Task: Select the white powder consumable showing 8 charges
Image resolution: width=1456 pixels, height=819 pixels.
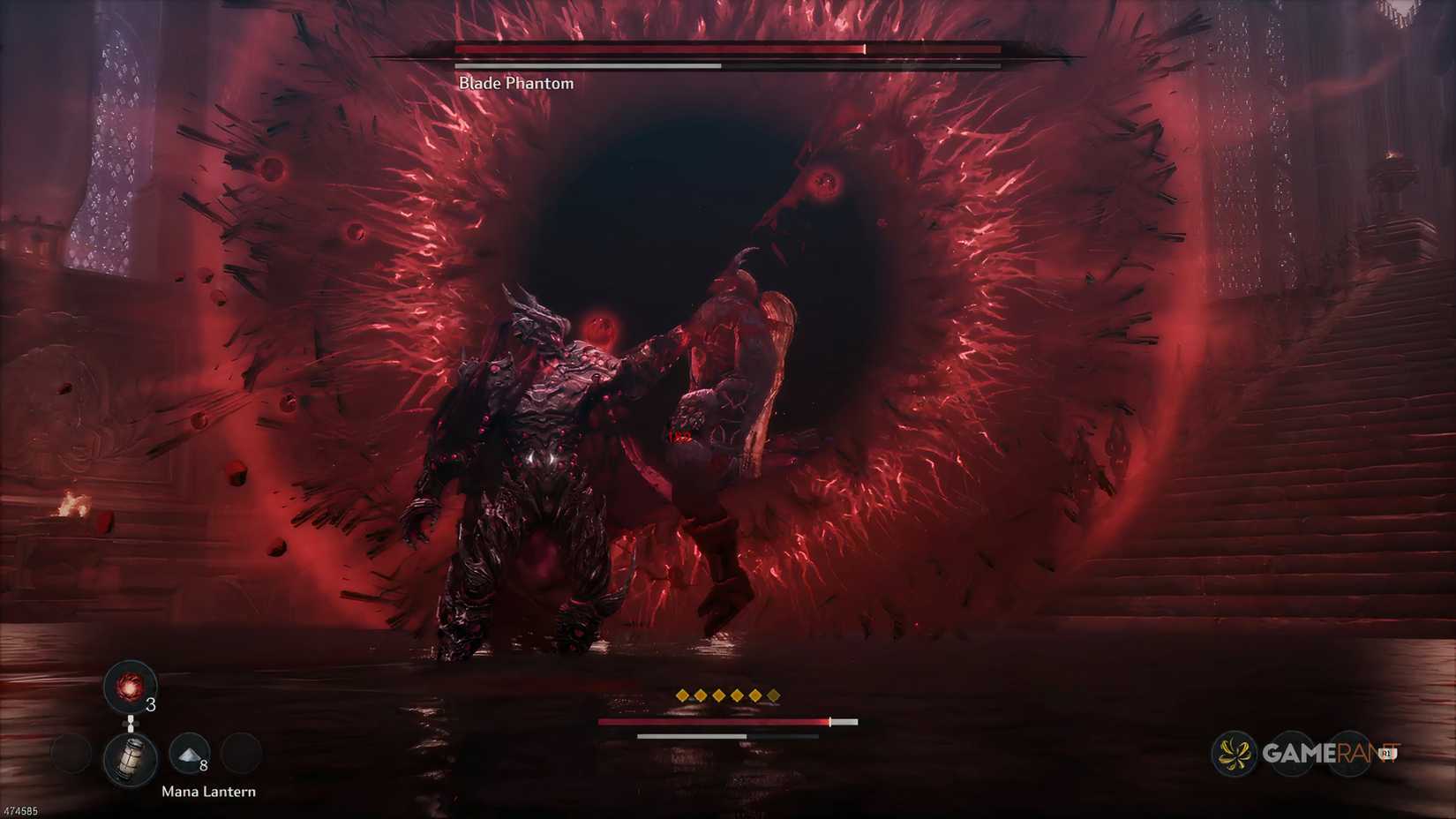Action: click(x=188, y=755)
